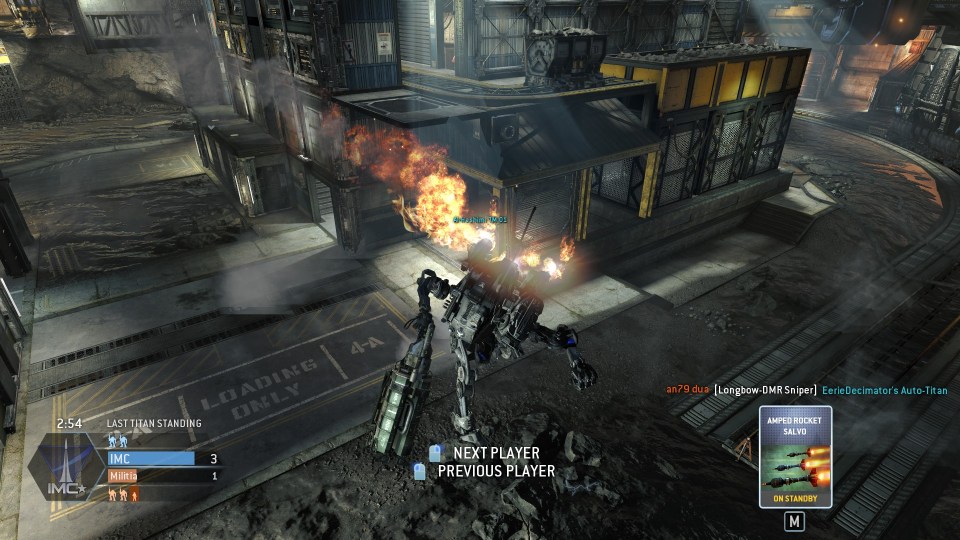
Task: Switch spectating to the previous player
Action: click(x=487, y=471)
